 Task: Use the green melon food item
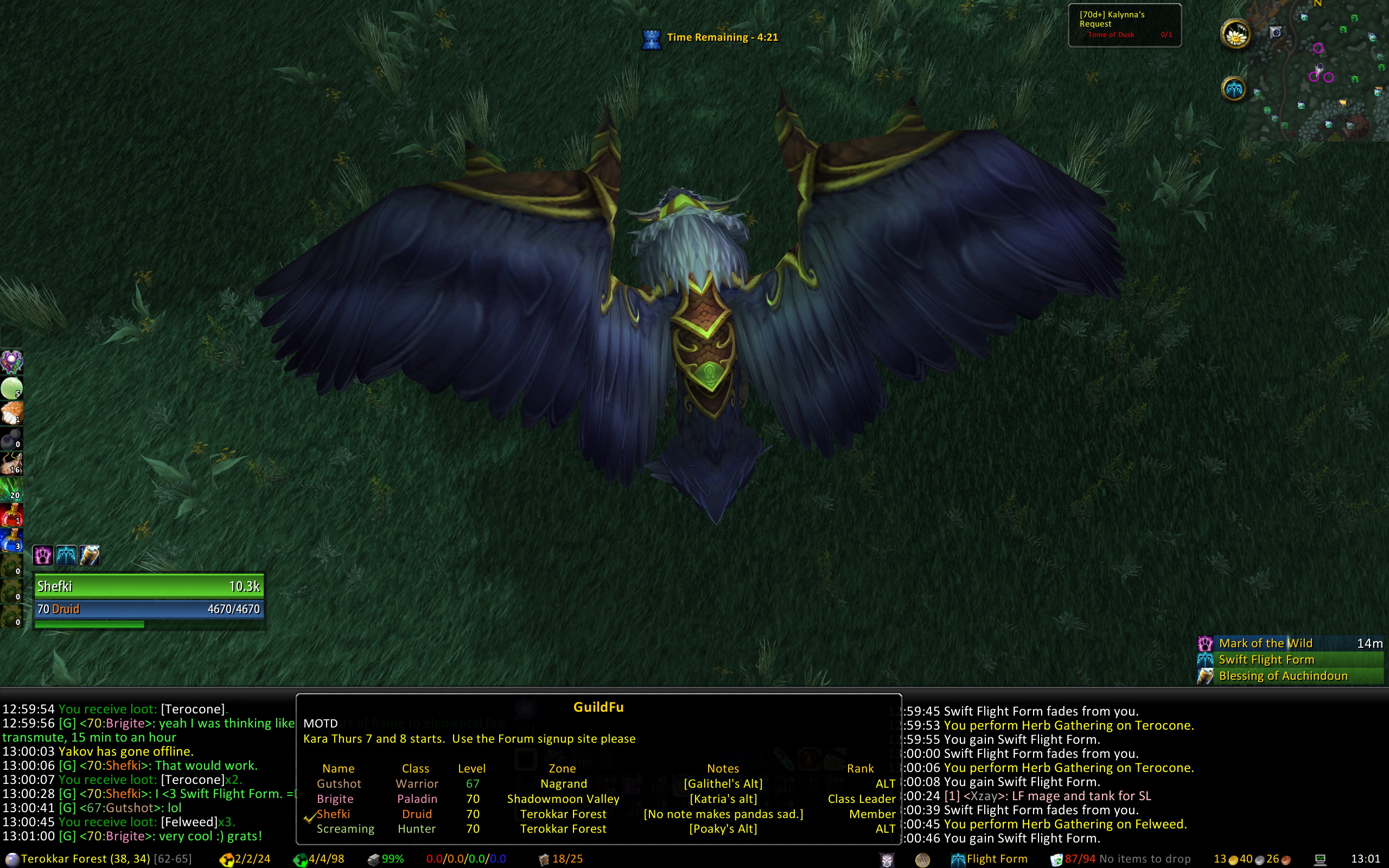click(x=11, y=388)
